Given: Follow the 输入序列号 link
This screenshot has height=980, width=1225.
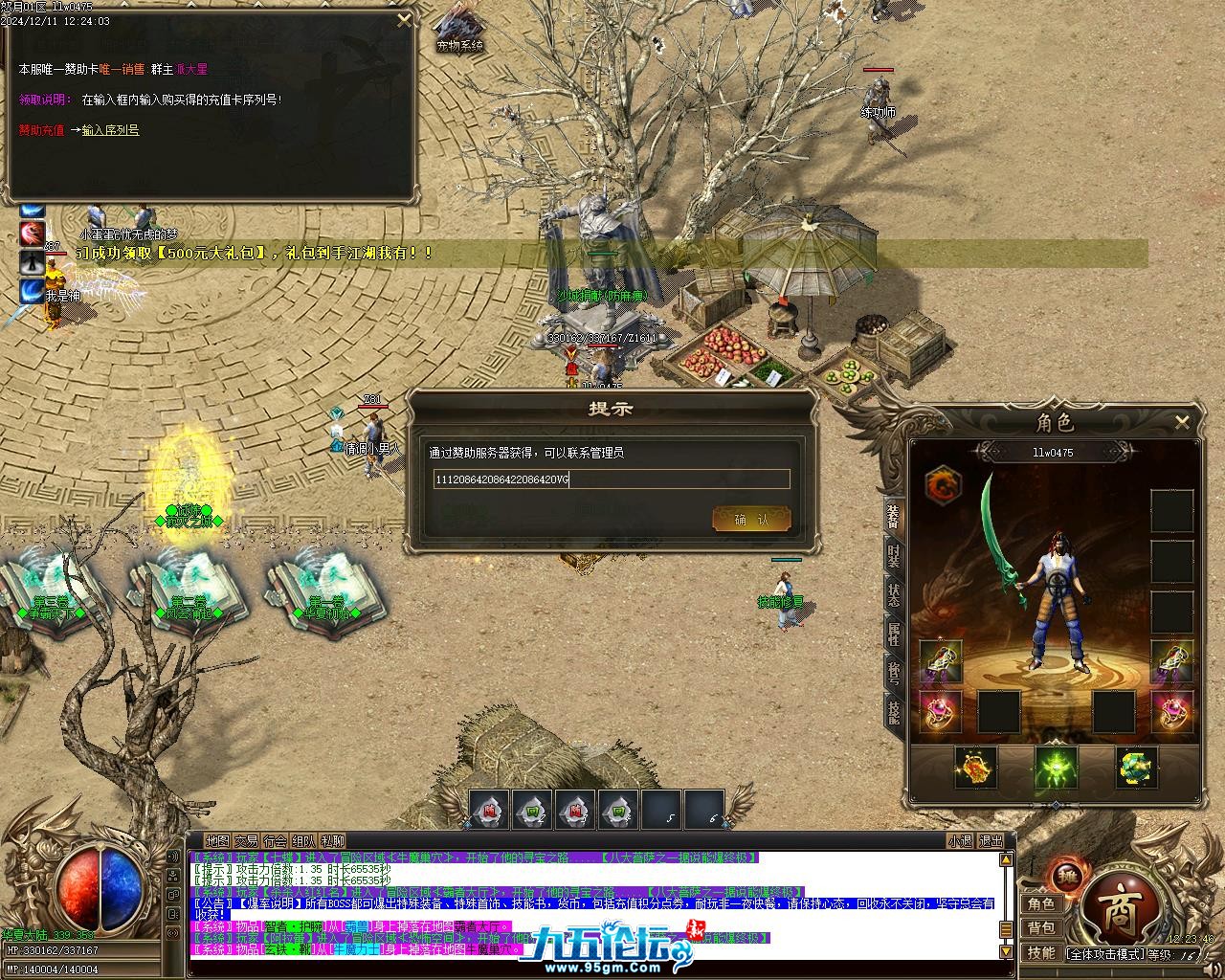Looking at the screenshot, I should coord(110,130).
